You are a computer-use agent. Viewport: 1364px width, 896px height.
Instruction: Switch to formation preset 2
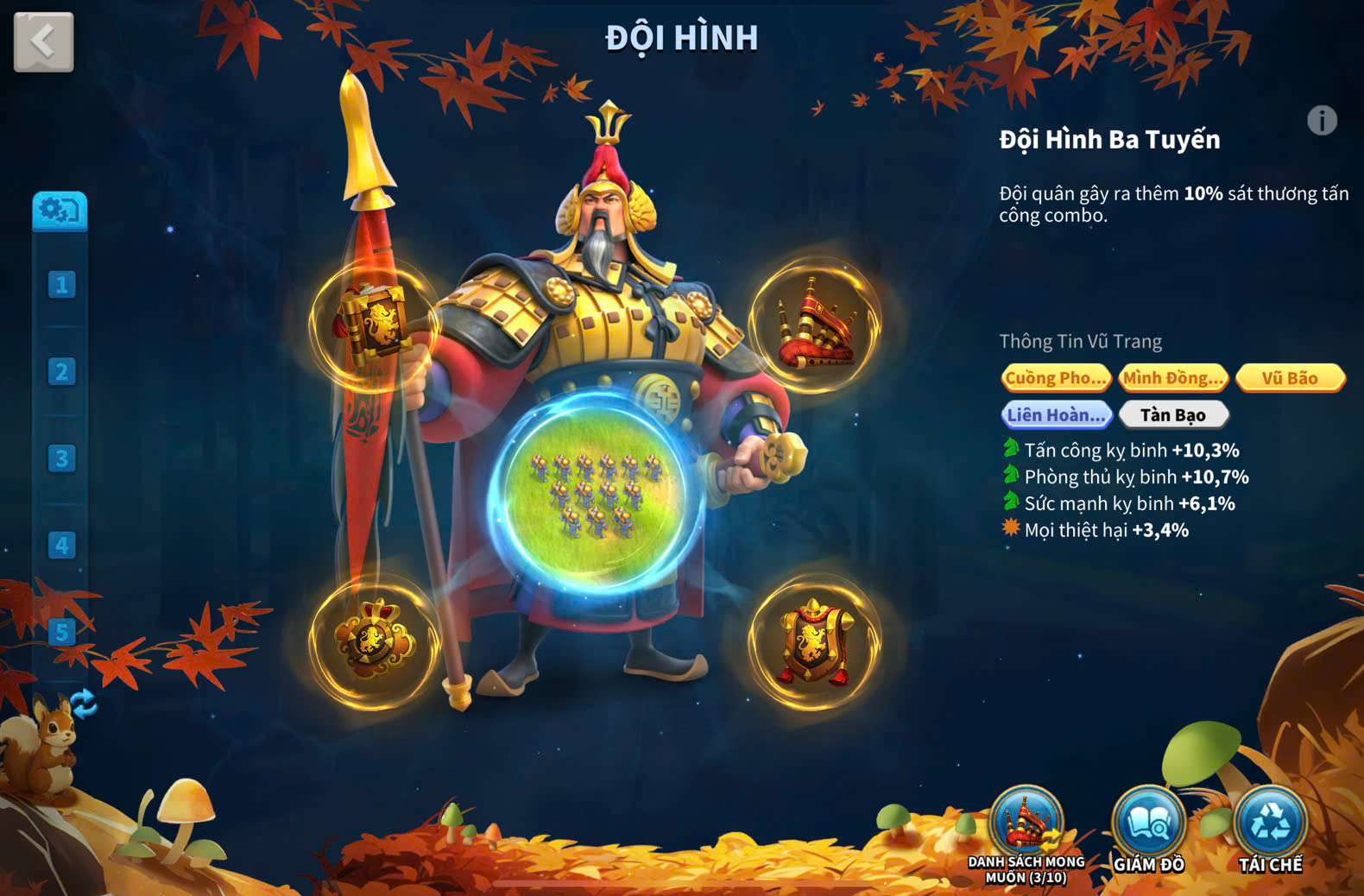click(x=61, y=372)
